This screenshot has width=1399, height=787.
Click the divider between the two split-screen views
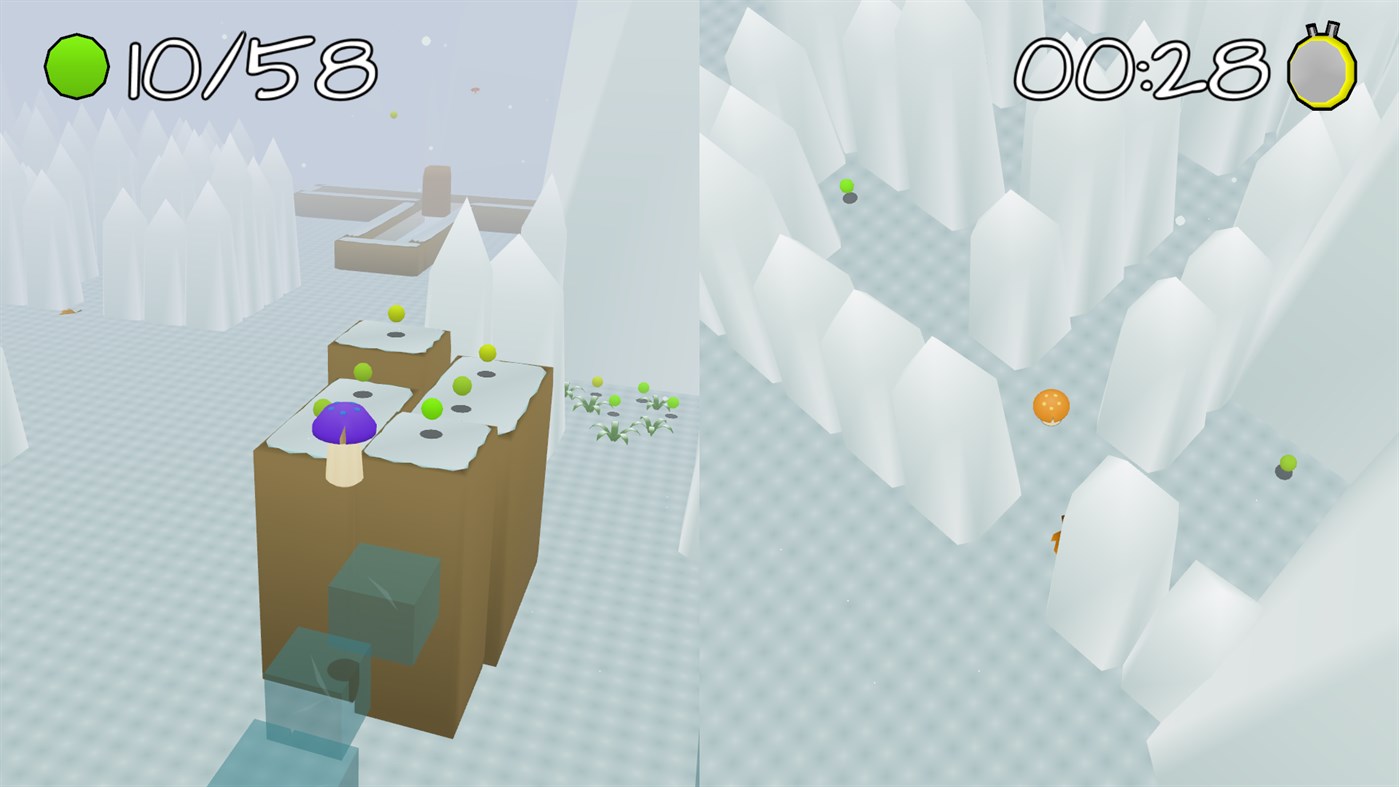coord(699,400)
